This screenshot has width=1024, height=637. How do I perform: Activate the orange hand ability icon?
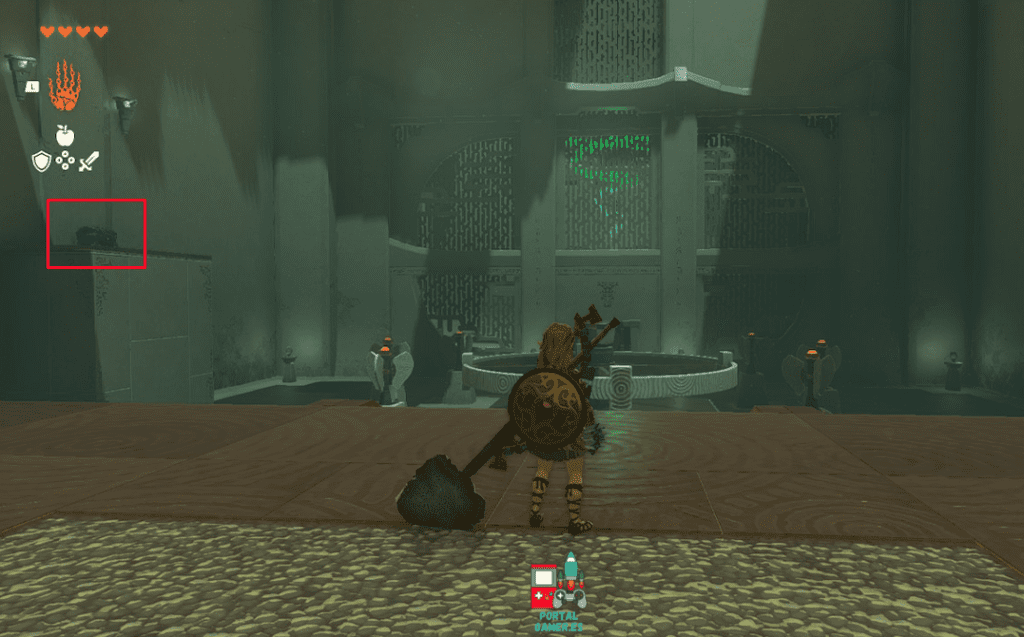pyautogui.click(x=63, y=86)
